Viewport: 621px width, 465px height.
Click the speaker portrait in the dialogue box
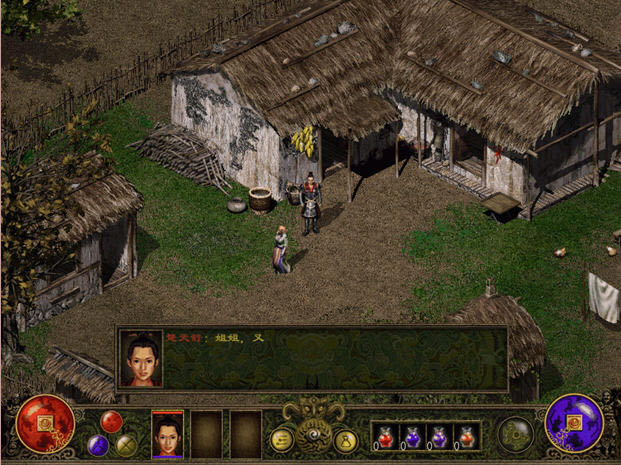point(141,357)
